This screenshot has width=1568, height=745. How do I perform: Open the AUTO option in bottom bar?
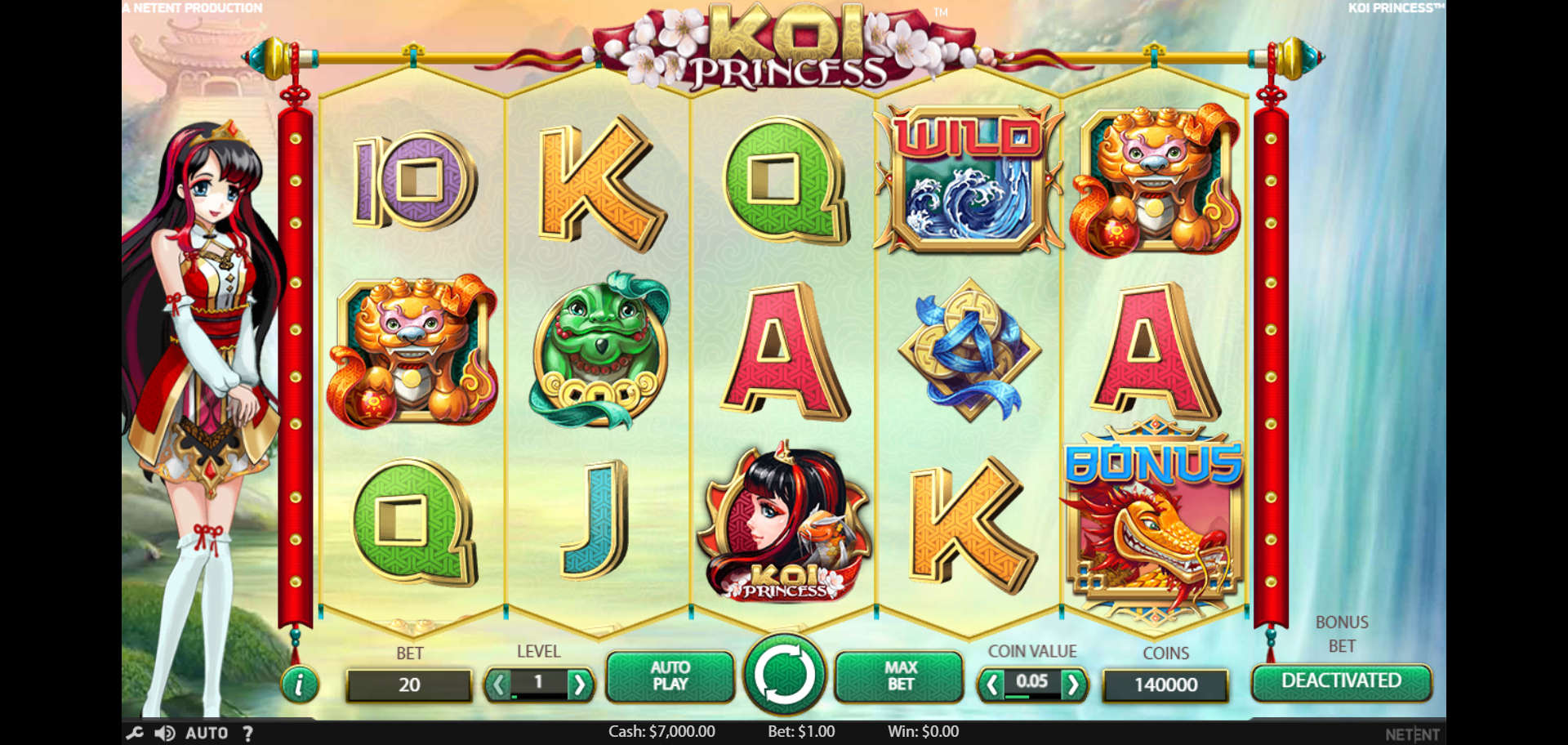pos(207,733)
